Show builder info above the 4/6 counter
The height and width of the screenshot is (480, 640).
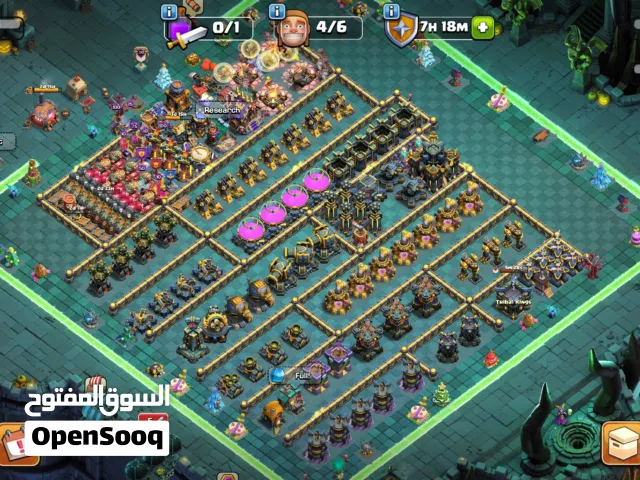(x=277, y=10)
